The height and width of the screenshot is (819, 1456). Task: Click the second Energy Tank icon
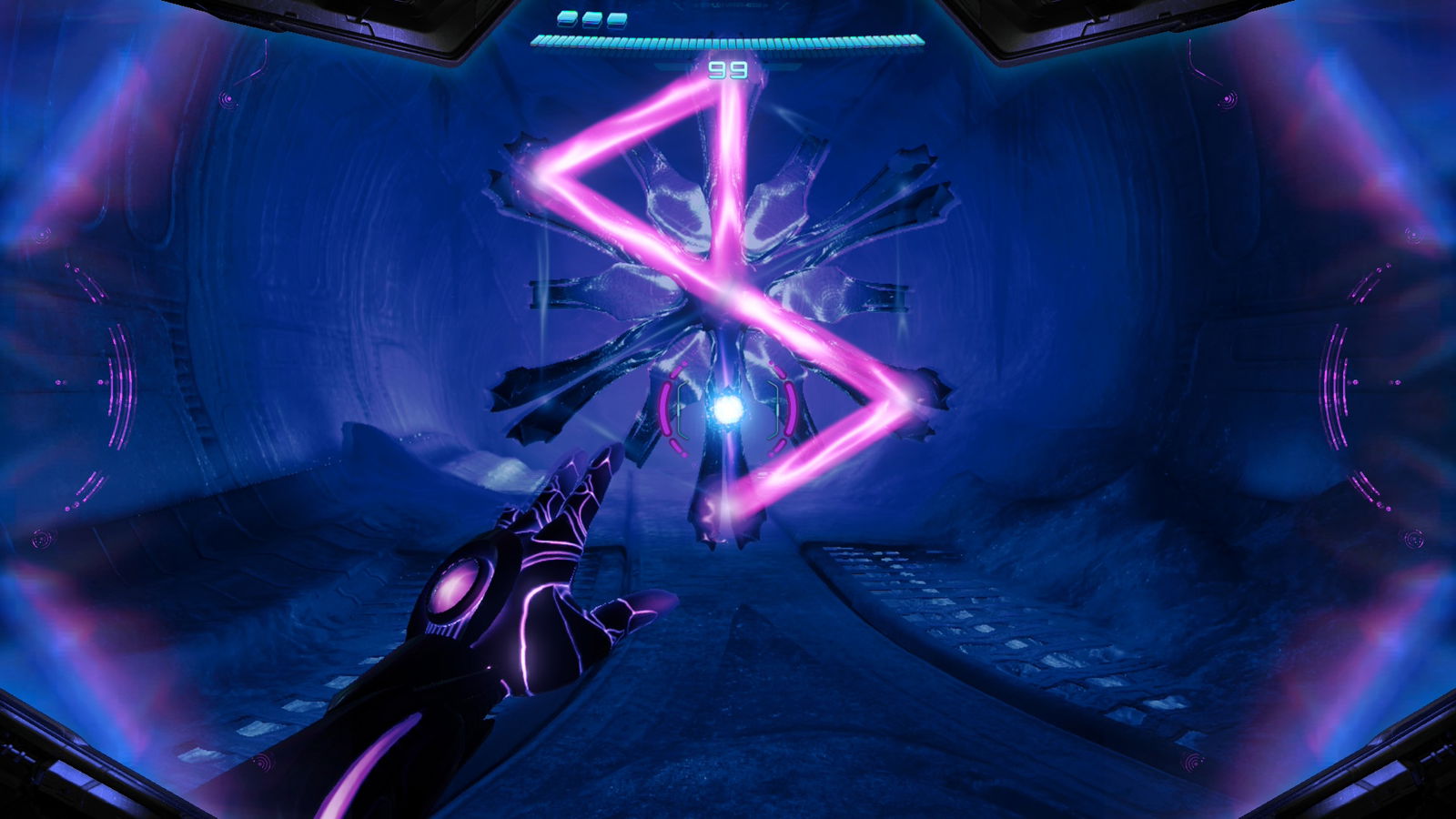590,19
